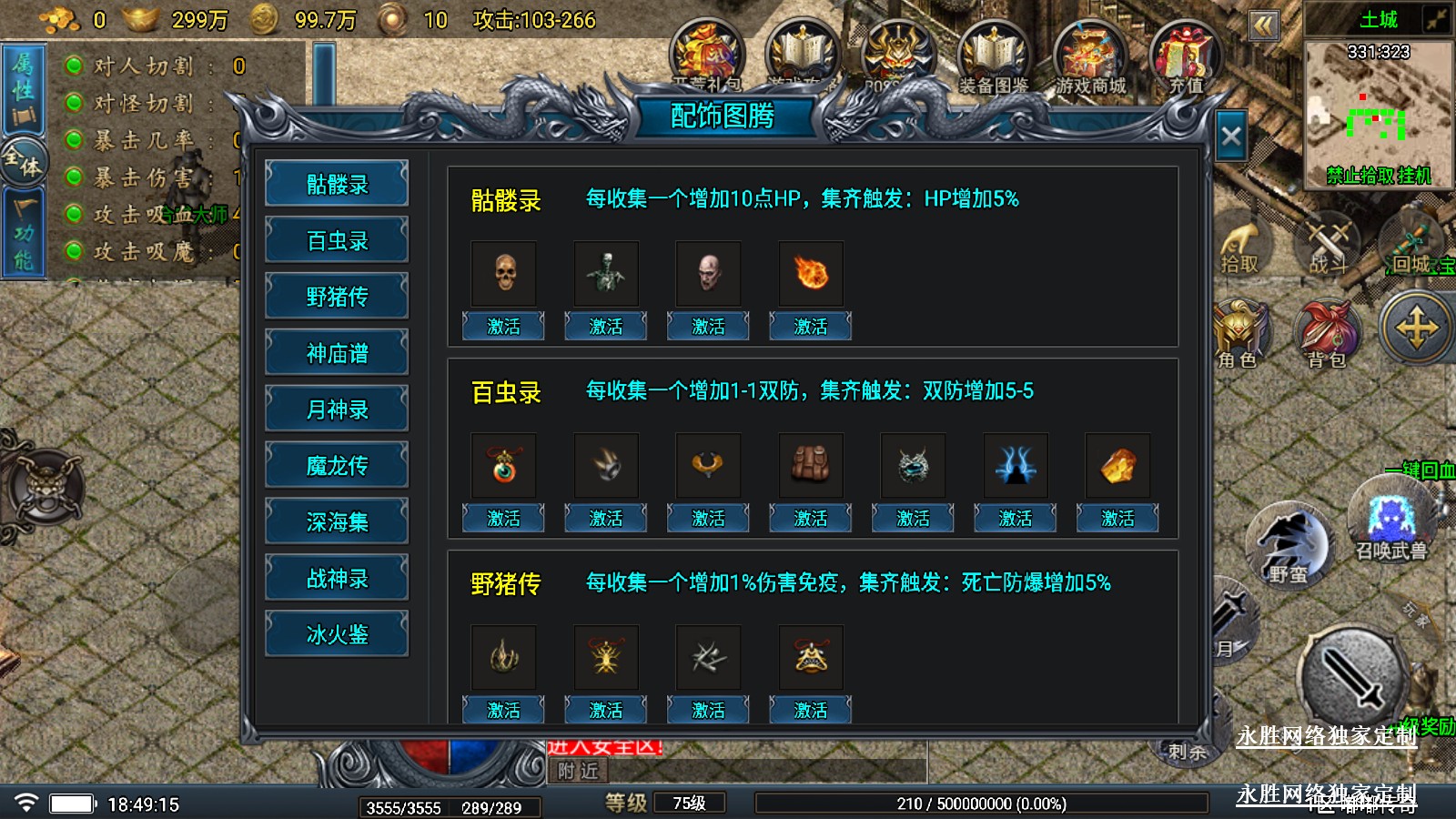Open the 野猪传 category
Image resolution: width=1456 pixels, height=819 pixels.
pos(337,298)
